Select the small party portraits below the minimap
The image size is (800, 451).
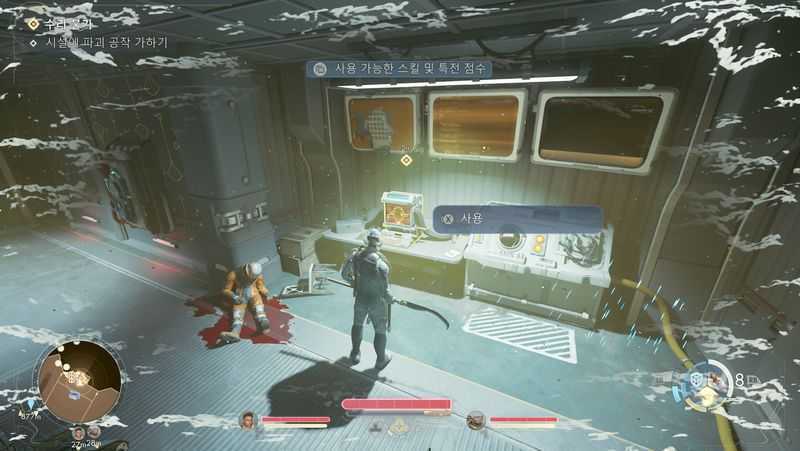coord(85,431)
